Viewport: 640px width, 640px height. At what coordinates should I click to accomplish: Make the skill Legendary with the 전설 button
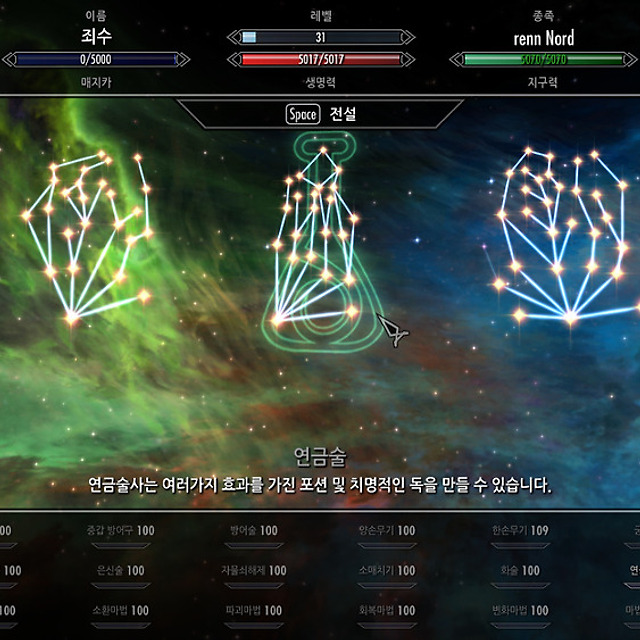pos(320,114)
